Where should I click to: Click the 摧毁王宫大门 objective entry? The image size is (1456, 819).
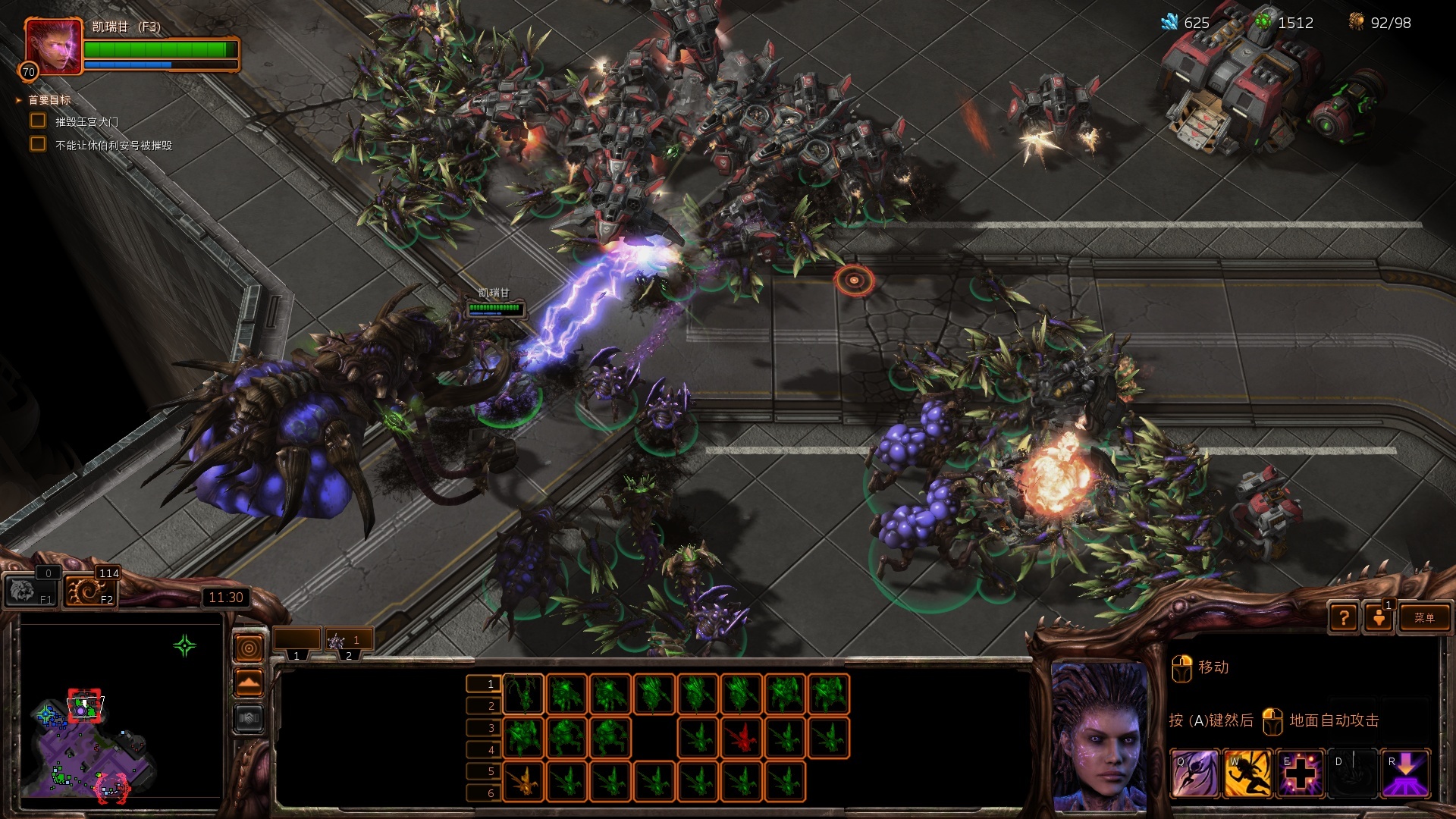pos(86,122)
